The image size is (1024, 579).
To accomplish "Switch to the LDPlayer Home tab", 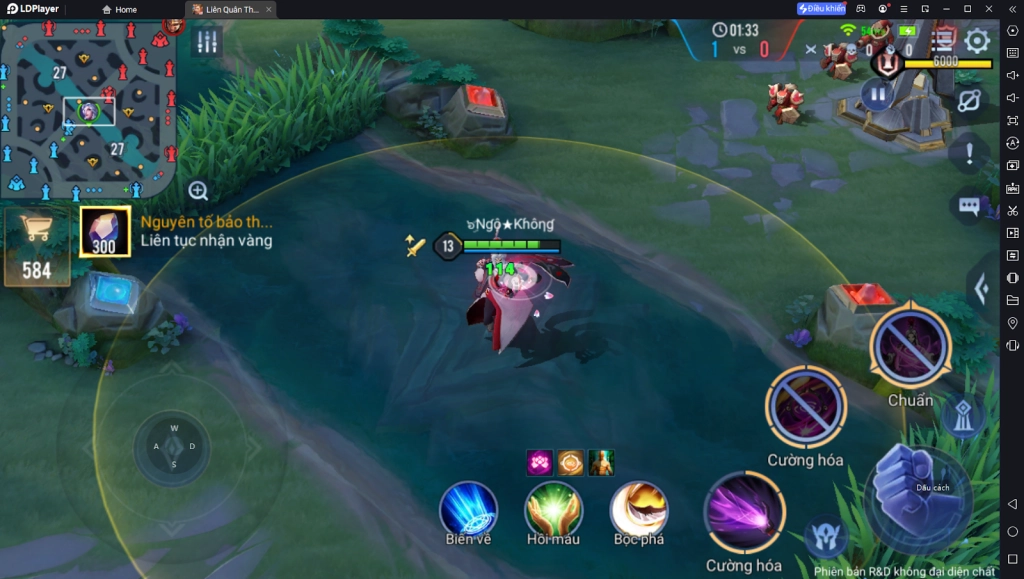I will coord(120,9).
